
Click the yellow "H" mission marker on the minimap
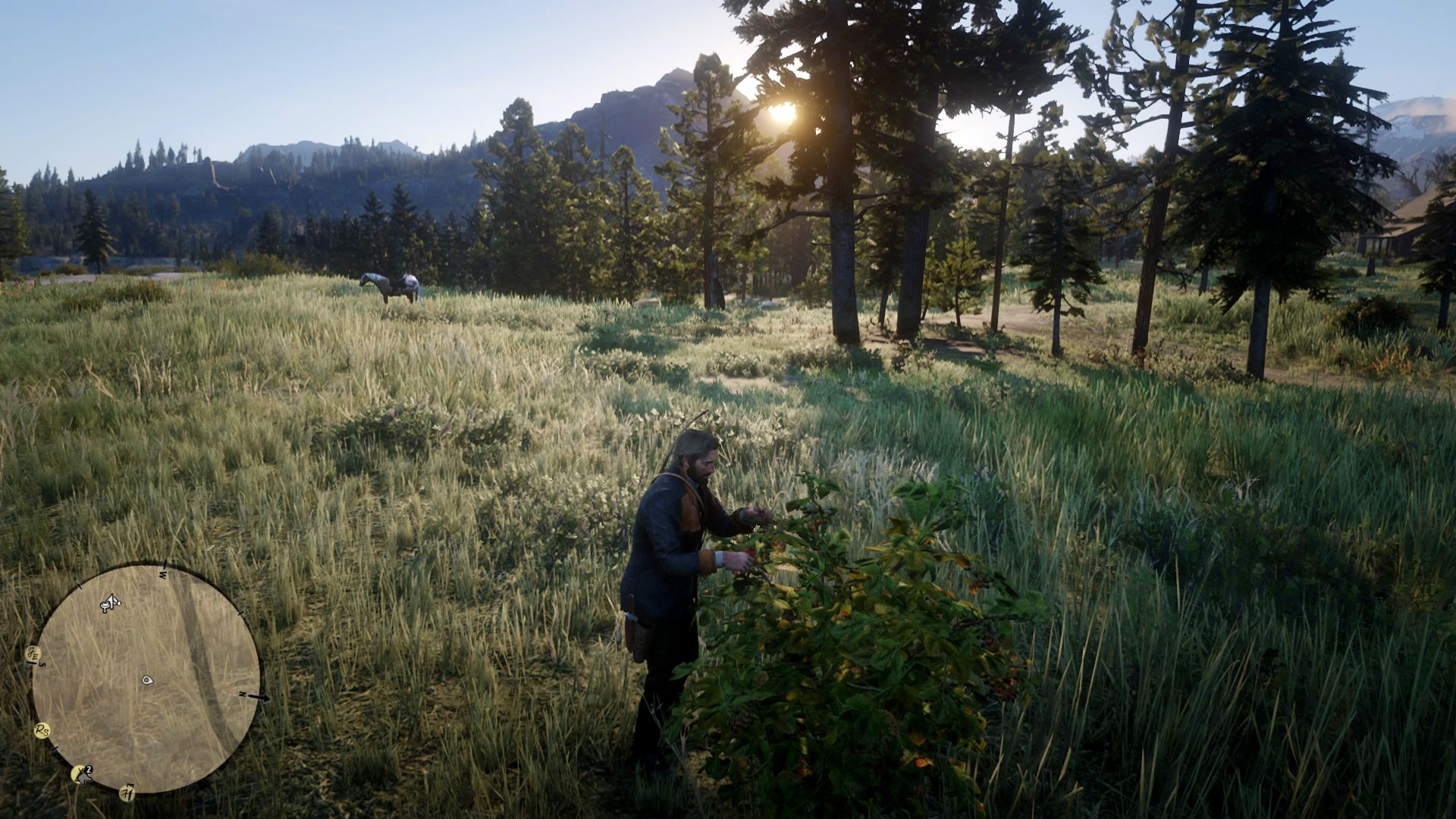[x=127, y=792]
